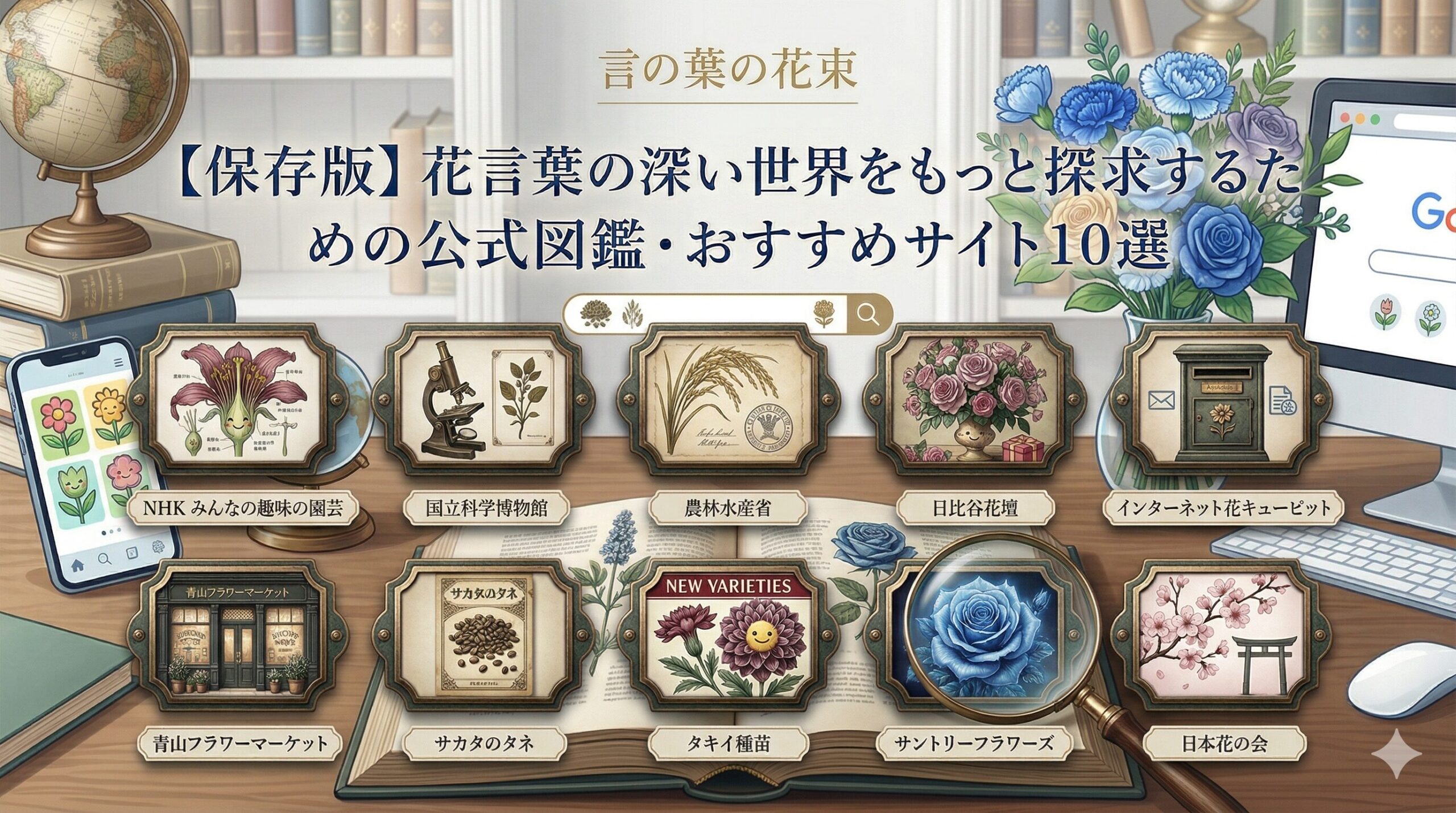The width and height of the screenshot is (1456, 813).
Task: Choose the サカタのタネ label
Action: click(485, 743)
